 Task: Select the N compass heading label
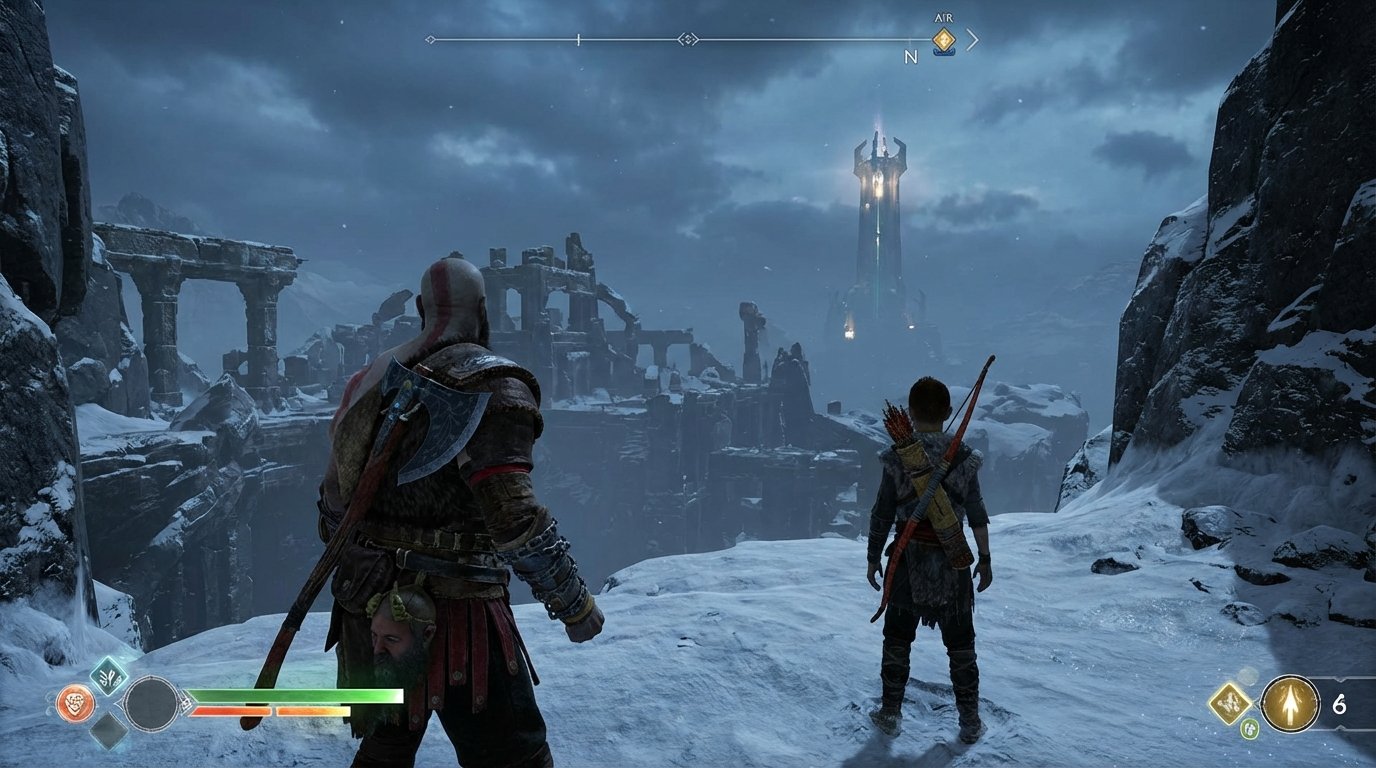tap(911, 56)
